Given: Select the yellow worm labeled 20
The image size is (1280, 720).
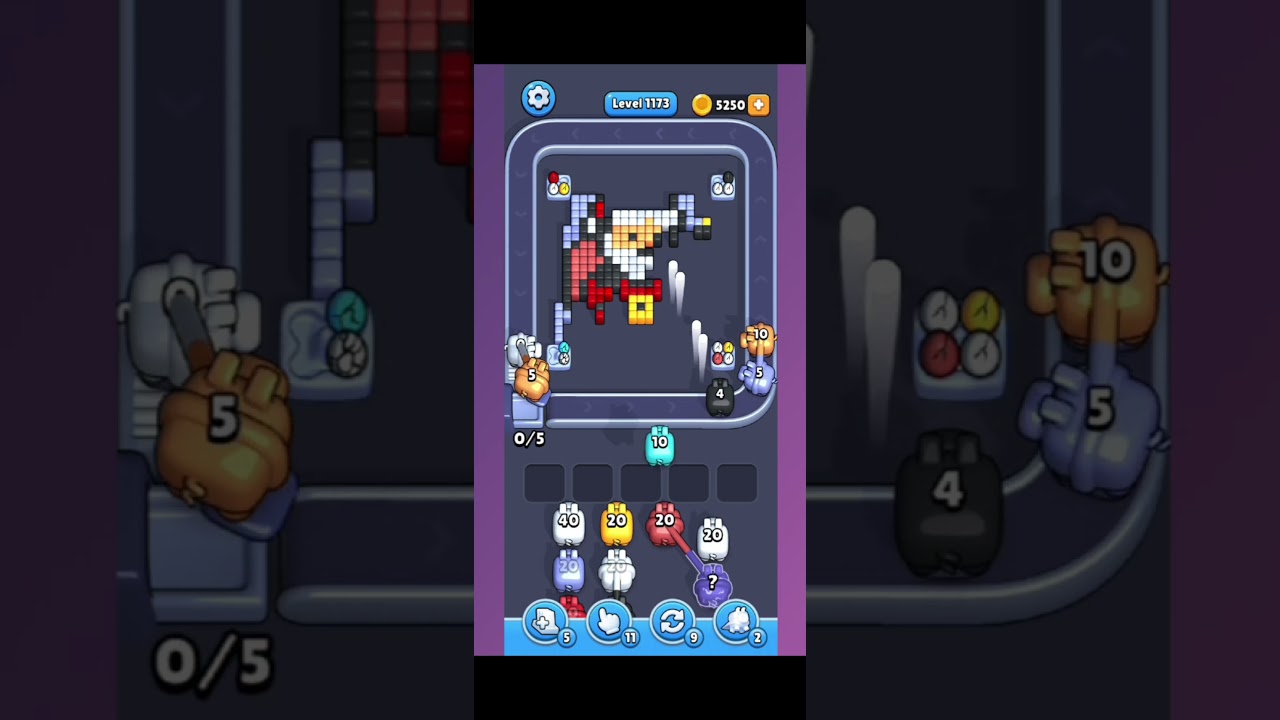Looking at the screenshot, I should (x=617, y=523).
